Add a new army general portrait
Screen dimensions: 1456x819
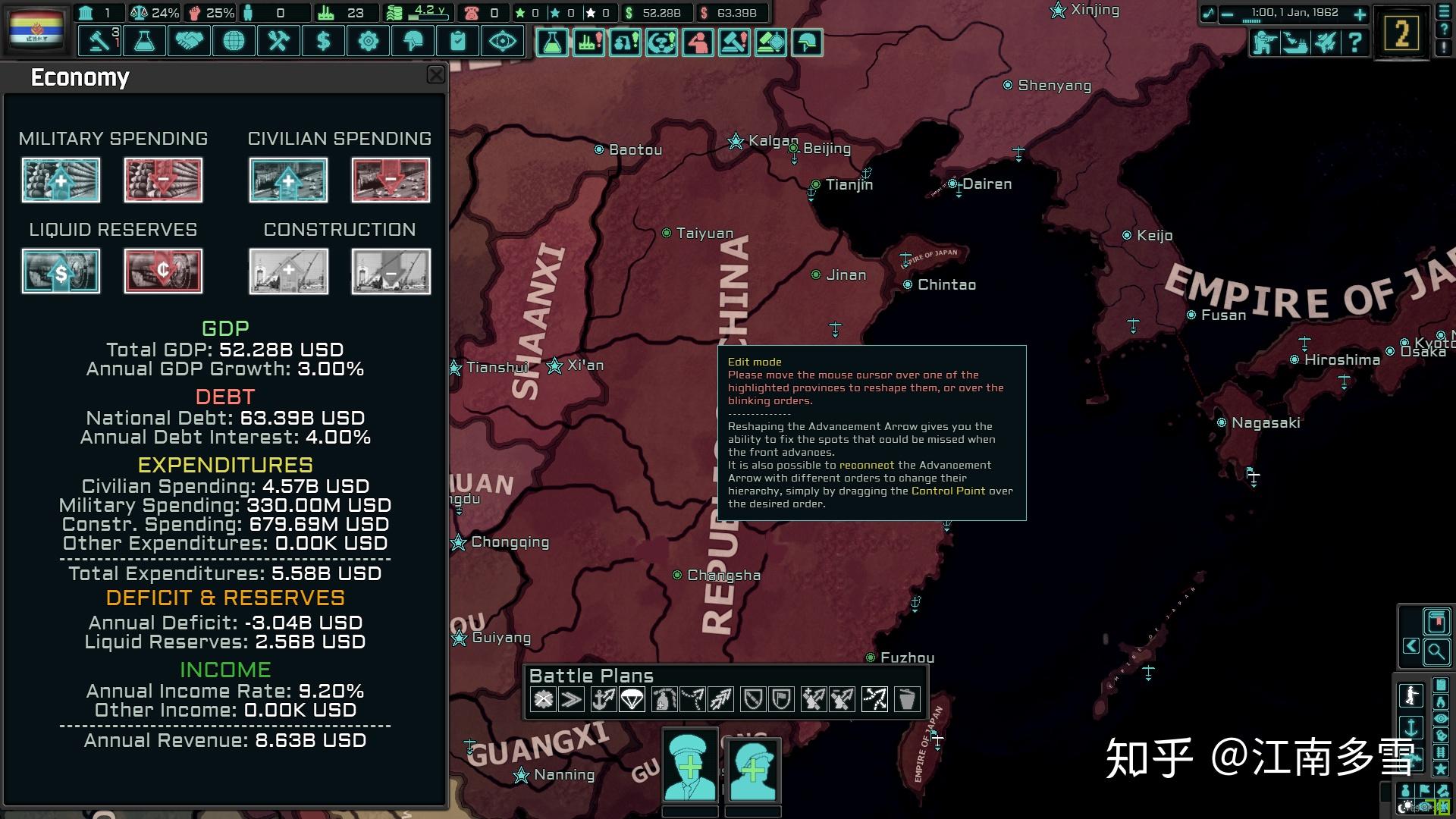[689, 766]
